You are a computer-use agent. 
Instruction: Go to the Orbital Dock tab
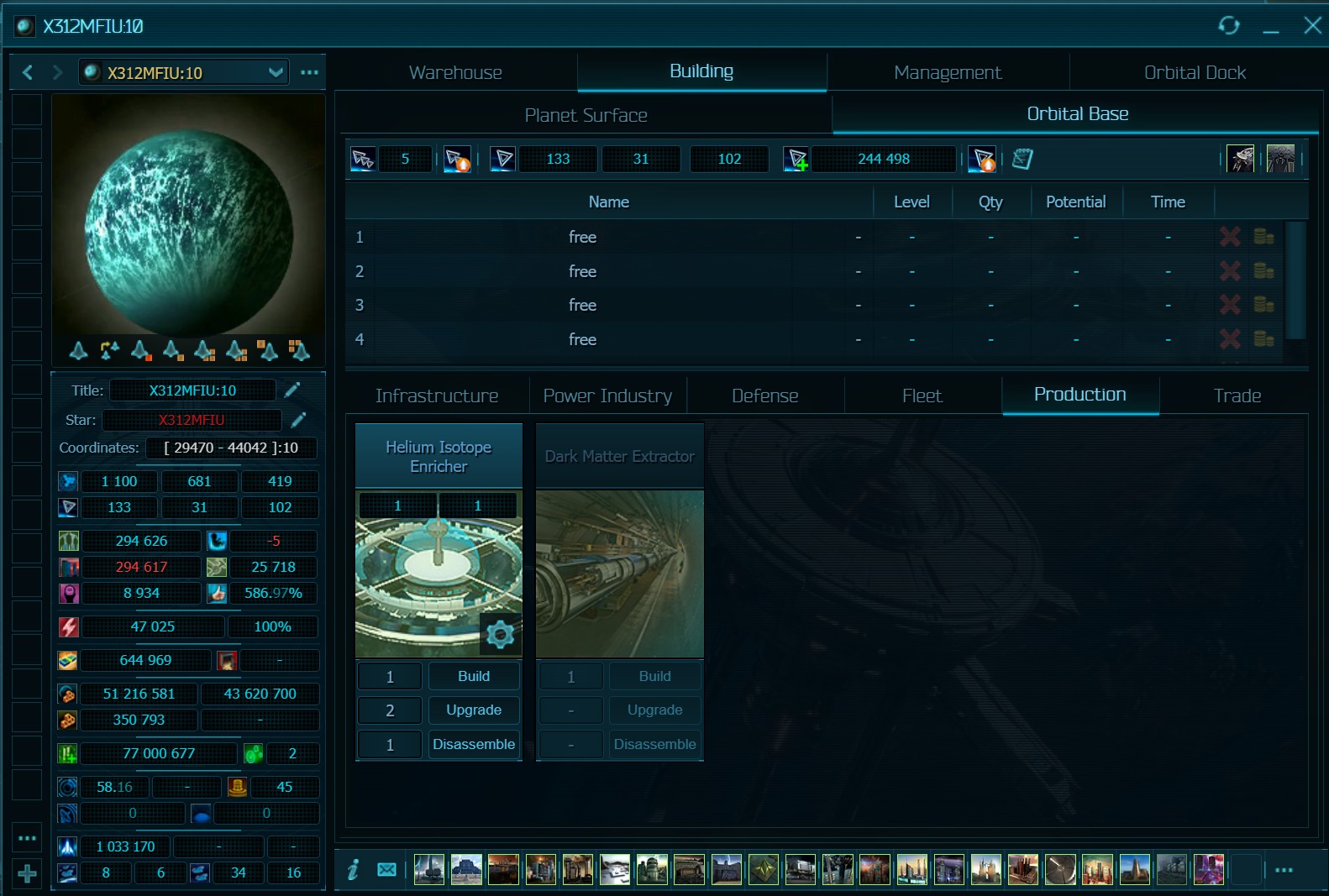click(x=1195, y=73)
